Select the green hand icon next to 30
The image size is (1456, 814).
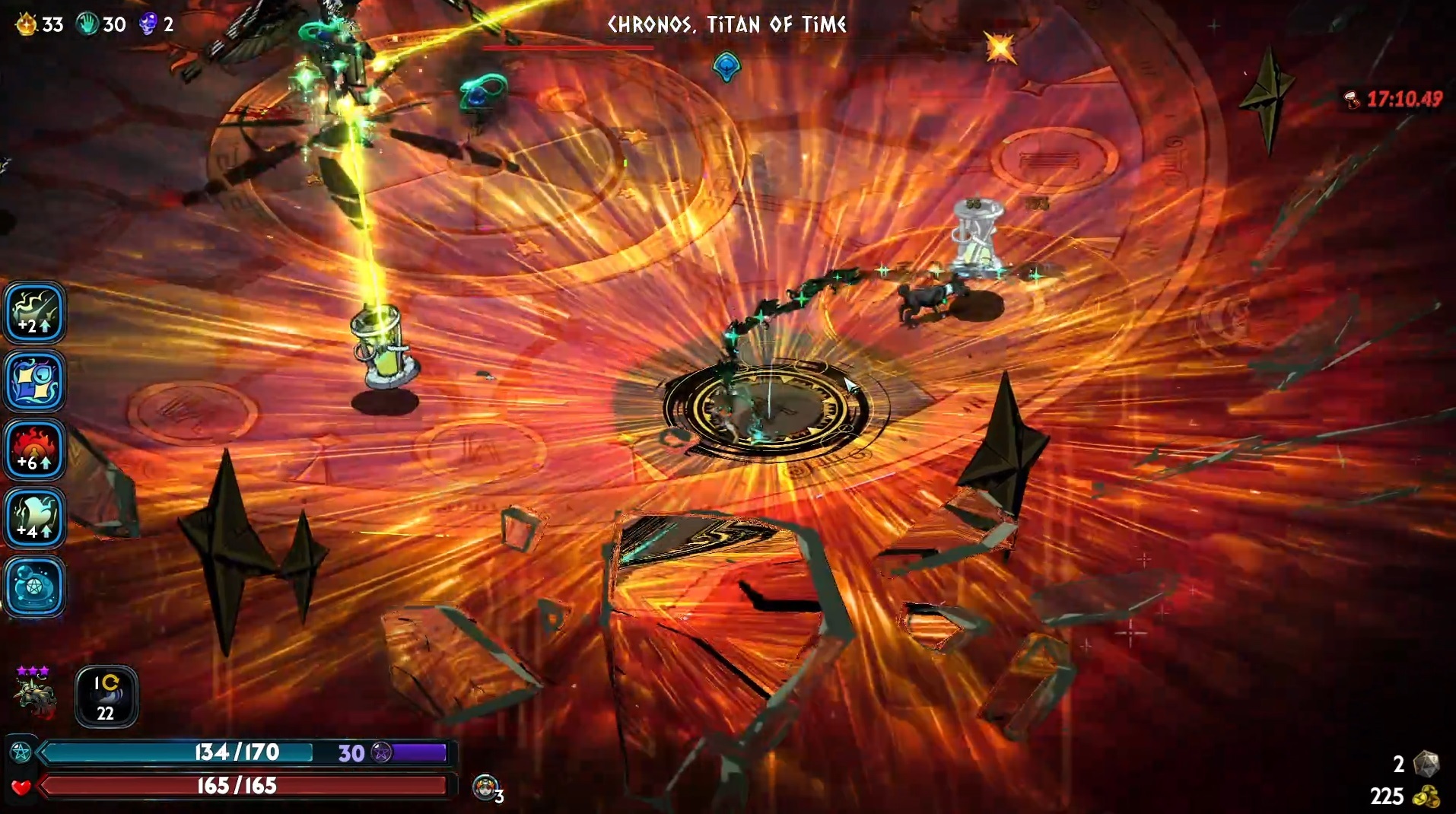point(87,24)
